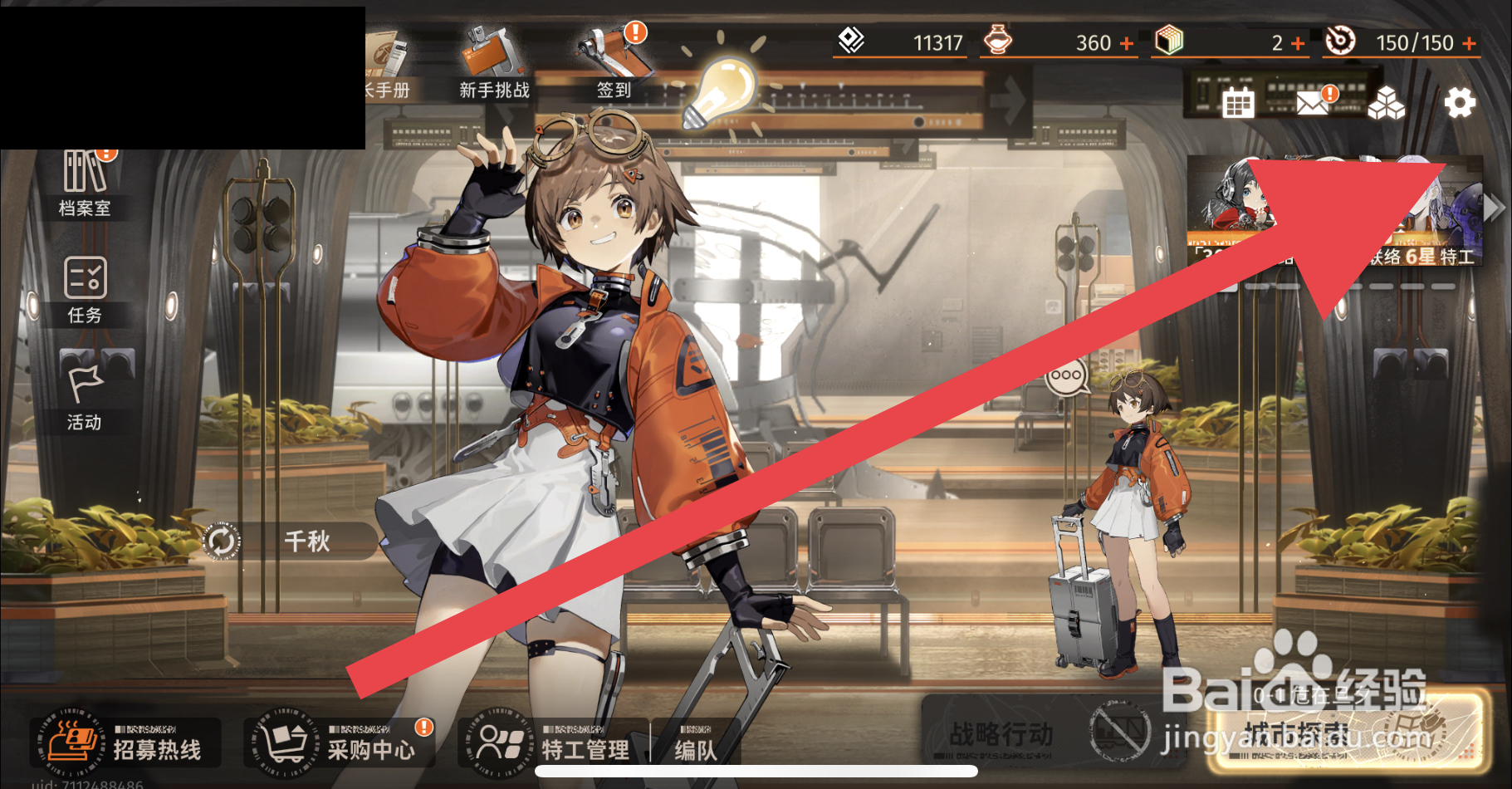Open the 任务 missions menu

click(85, 291)
